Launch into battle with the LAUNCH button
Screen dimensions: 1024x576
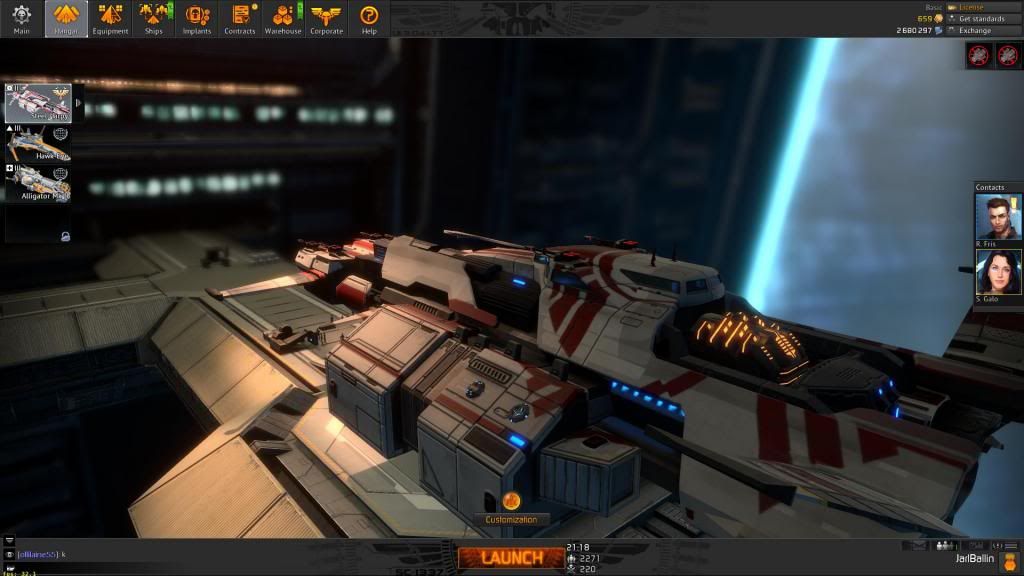tap(511, 557)
